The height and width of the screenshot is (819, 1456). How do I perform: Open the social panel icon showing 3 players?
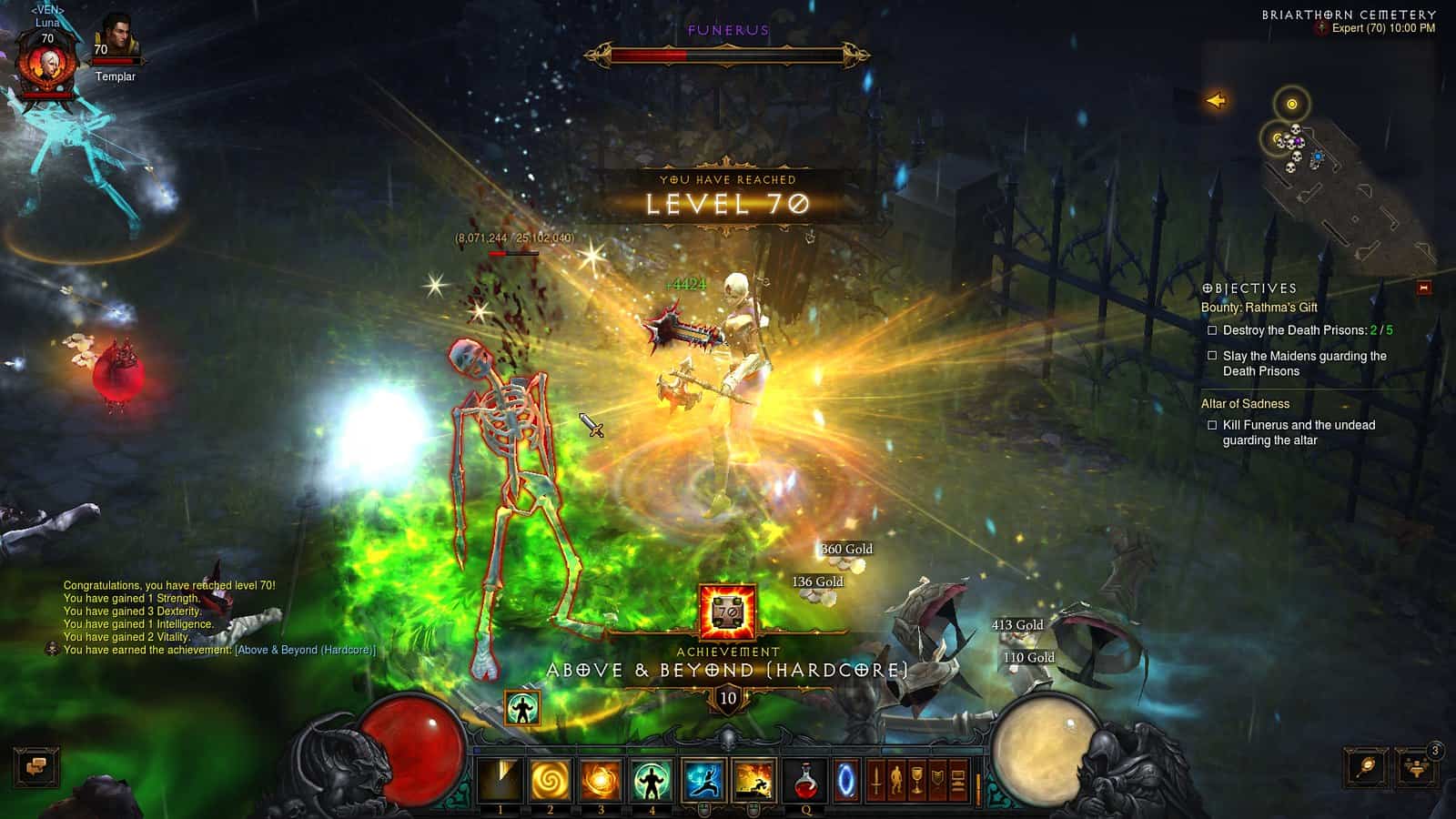point(1413,767)
